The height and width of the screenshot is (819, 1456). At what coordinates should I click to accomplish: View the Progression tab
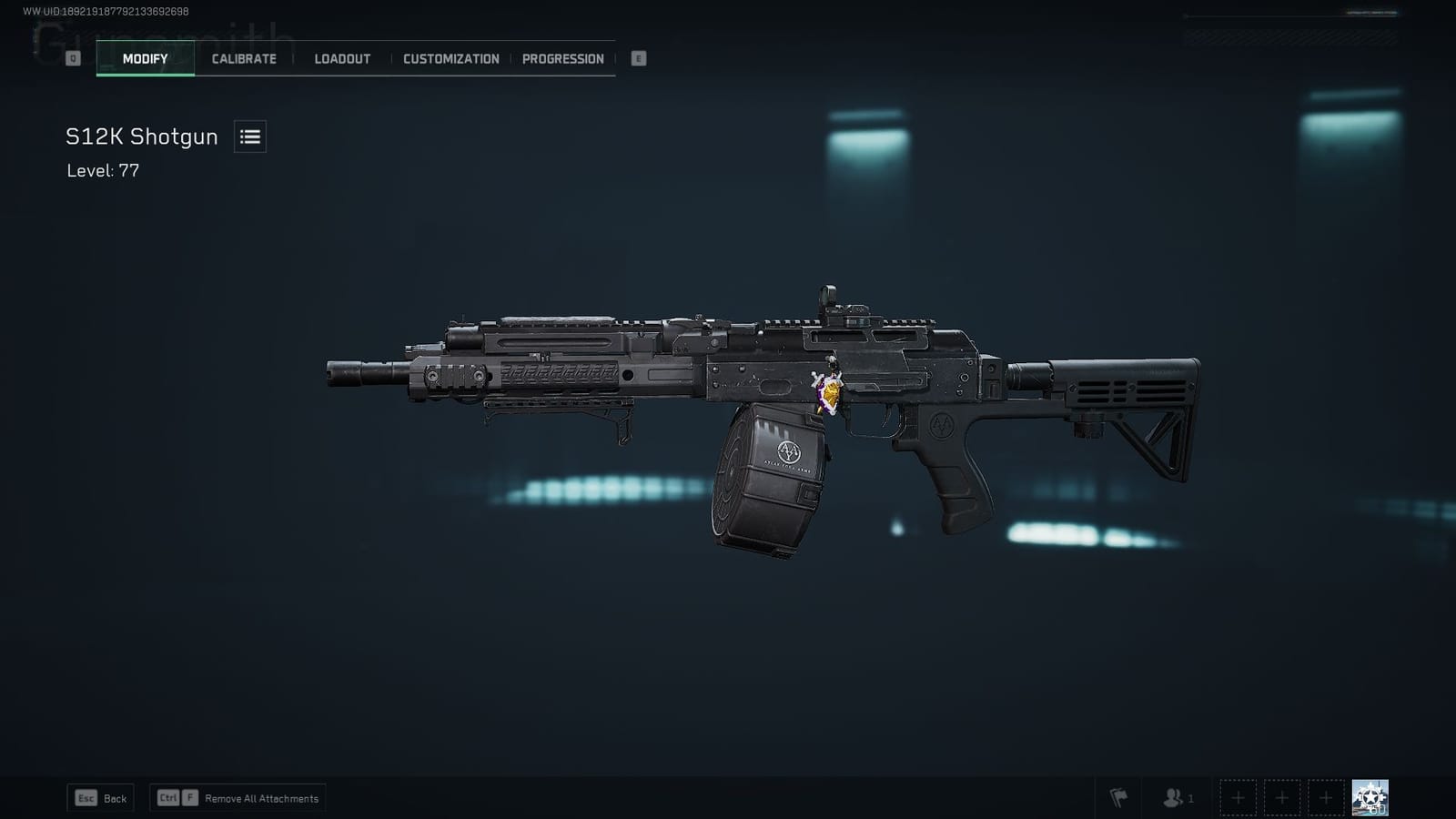pos(562,57)
